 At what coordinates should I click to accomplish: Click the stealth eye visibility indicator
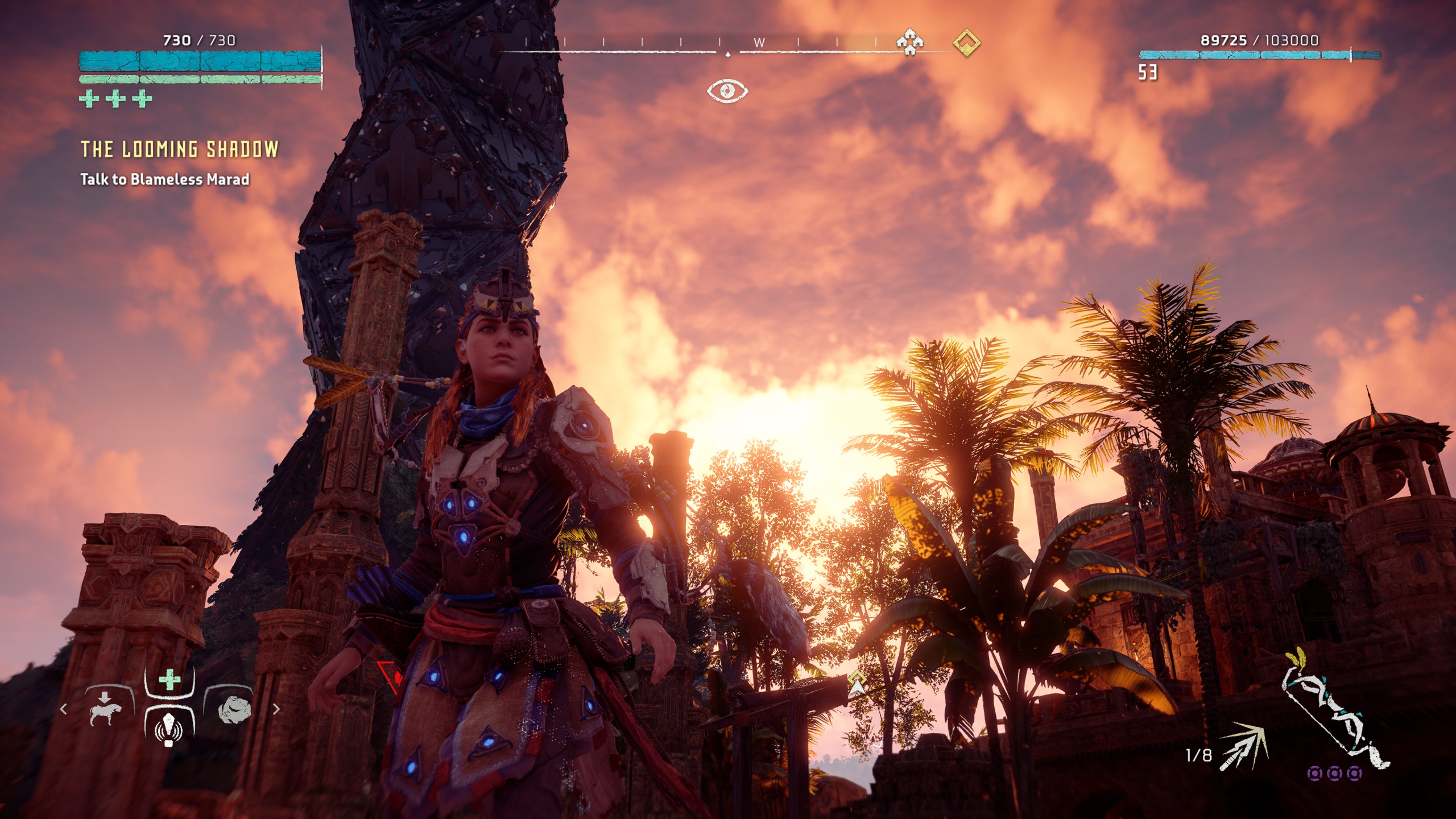coord(728,91)
